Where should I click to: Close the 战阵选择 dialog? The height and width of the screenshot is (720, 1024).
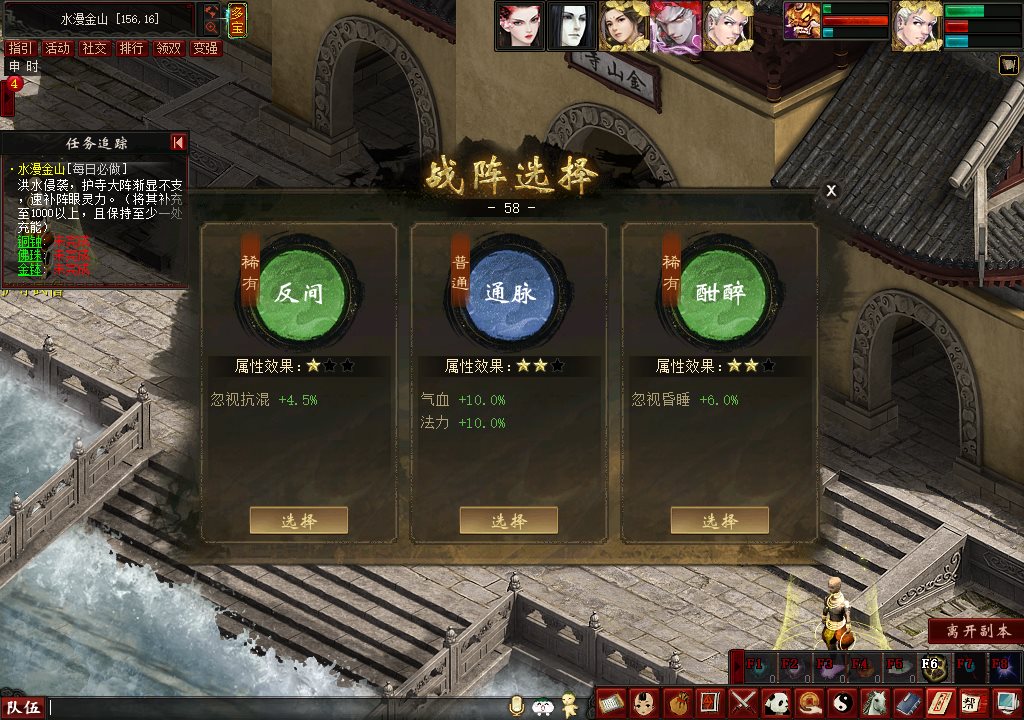(x=831, y=191)
